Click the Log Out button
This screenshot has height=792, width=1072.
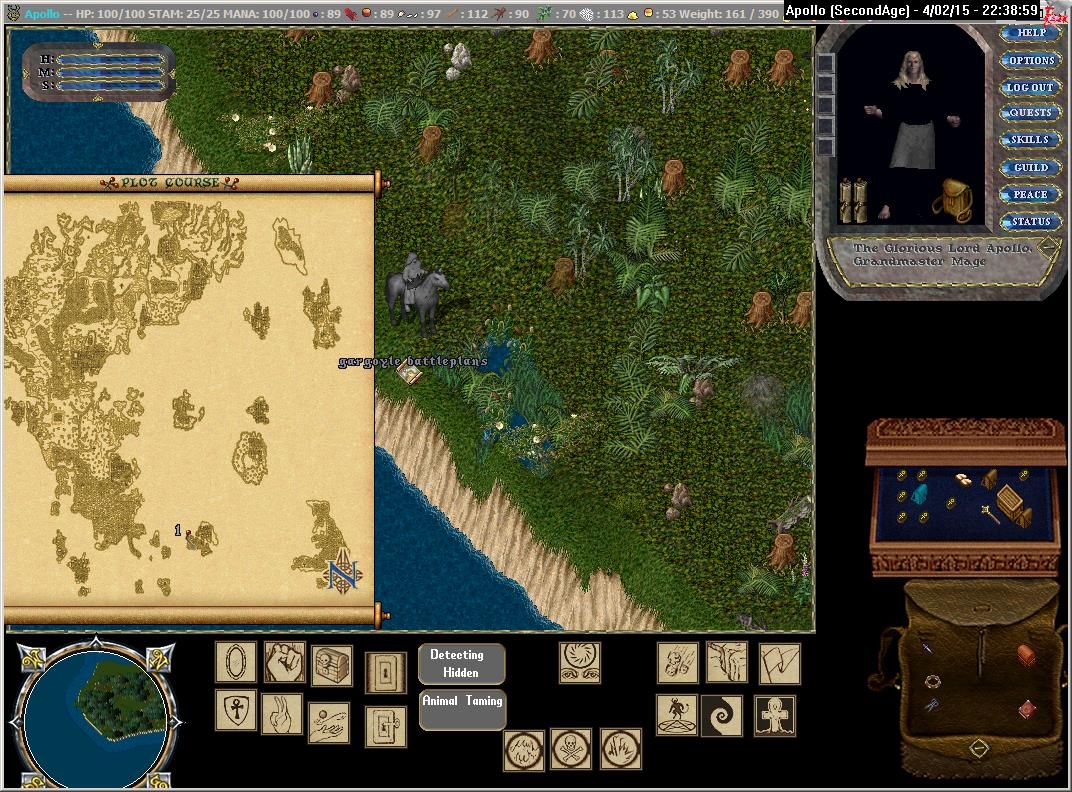(1030, 87)
